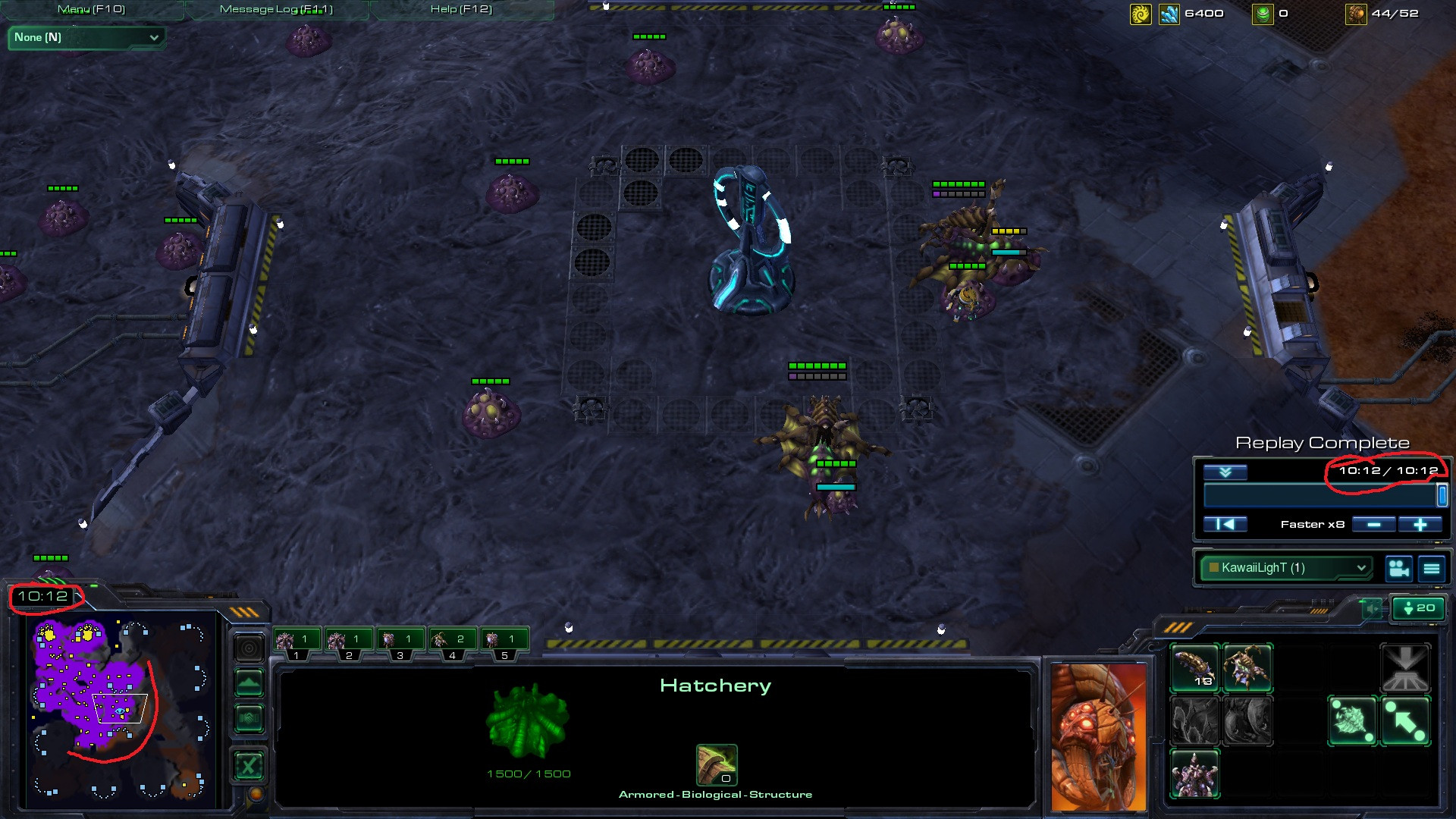Select control group 4
The height and width of the screenshot is (819, 1456).
[x=452, y=642]
